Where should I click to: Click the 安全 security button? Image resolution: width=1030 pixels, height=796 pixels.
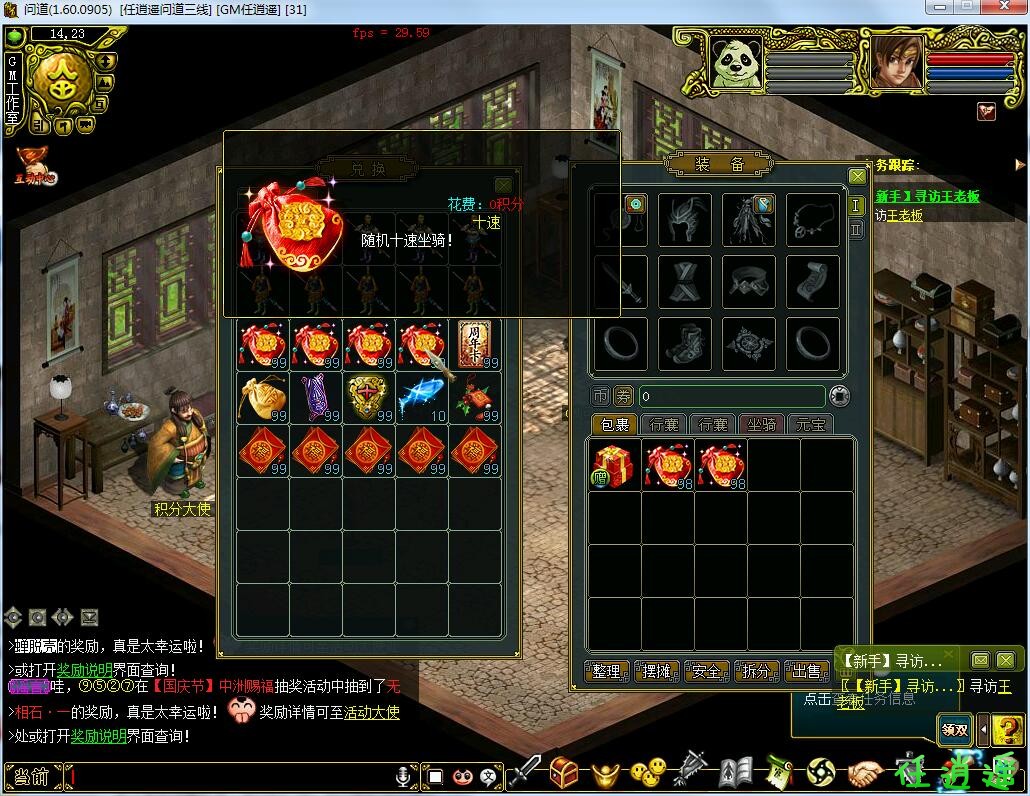point(707,671)
